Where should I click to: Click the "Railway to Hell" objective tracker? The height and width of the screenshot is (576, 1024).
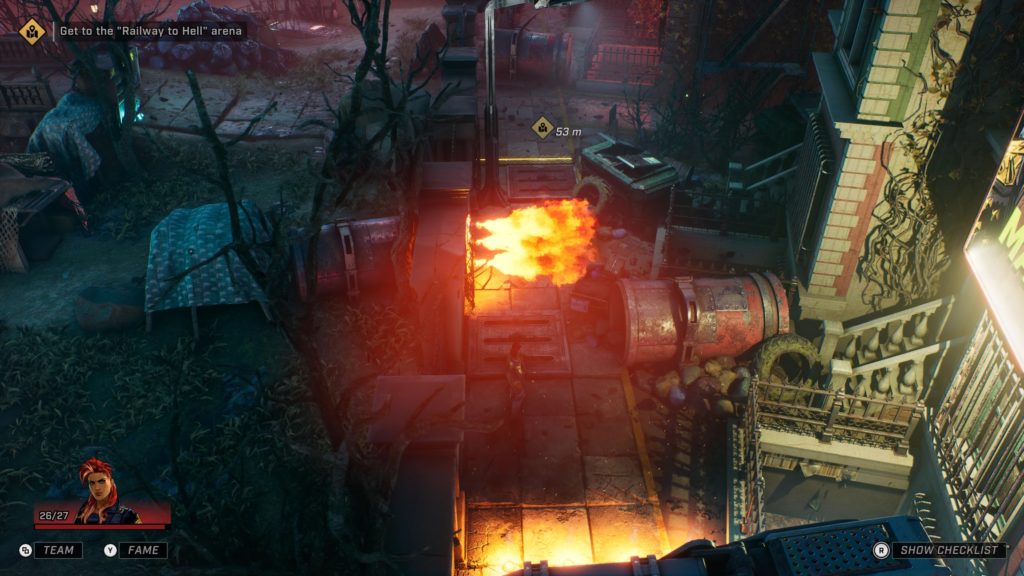(x=140, y=31)
